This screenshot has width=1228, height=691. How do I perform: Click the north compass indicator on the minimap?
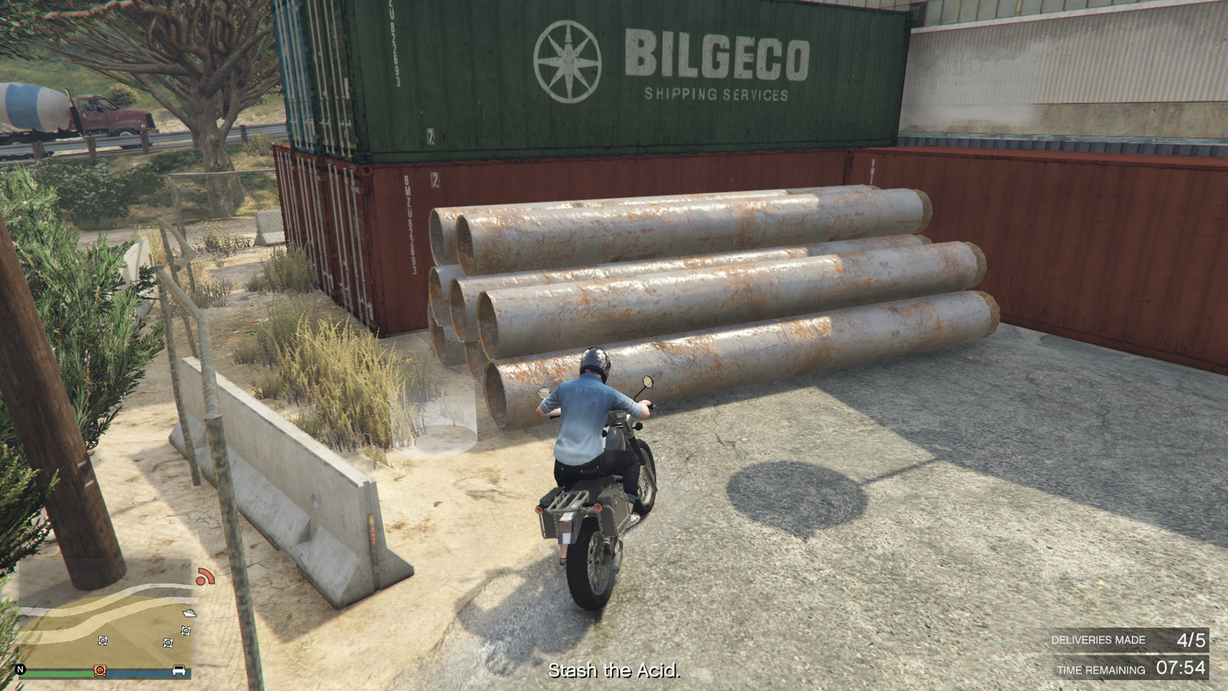(x=20, y=669)
